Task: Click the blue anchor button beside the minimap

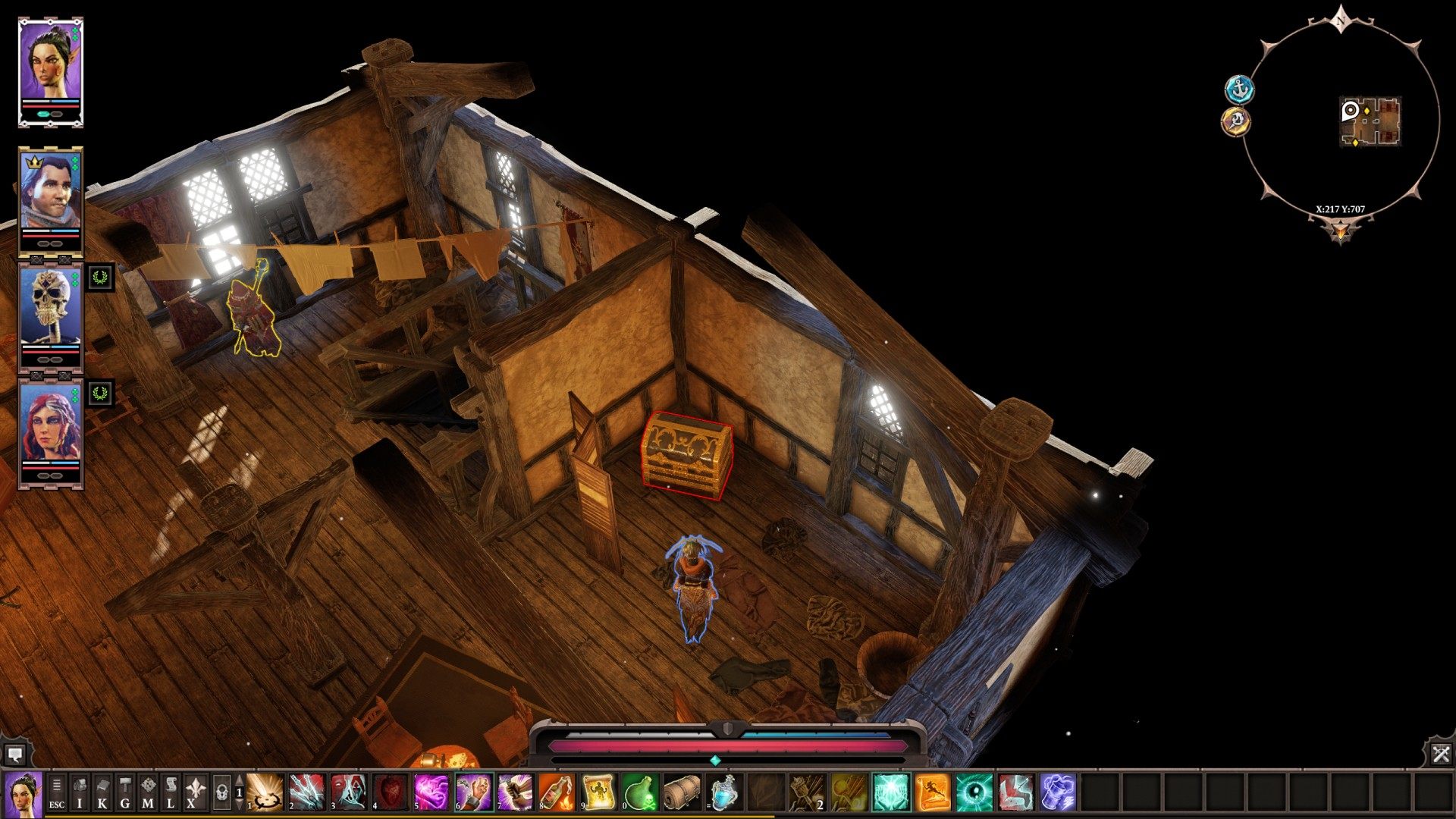Action: coord(1239,89)
